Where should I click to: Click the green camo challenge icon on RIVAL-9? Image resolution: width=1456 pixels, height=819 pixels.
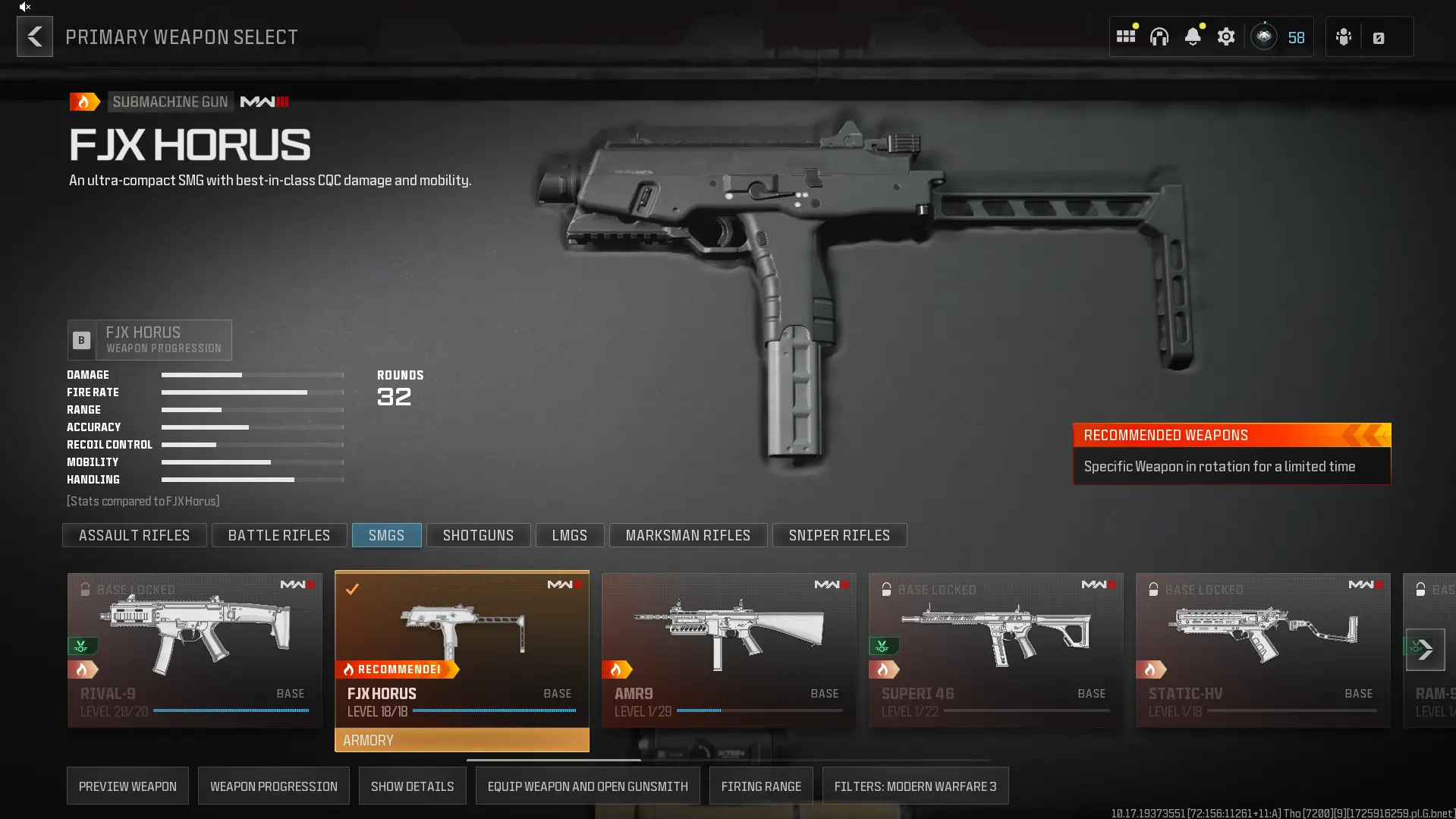coord(82,646)
